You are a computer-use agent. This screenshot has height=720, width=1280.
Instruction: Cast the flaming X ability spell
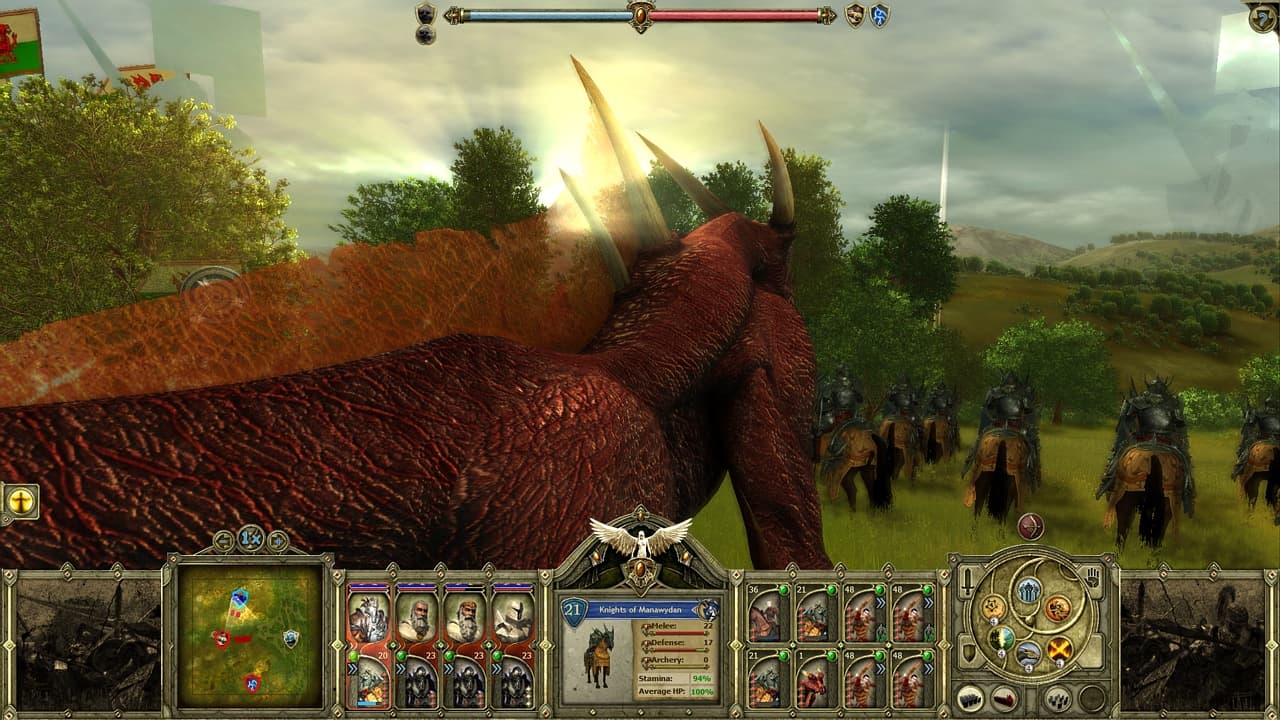(x=1058, y=651)
